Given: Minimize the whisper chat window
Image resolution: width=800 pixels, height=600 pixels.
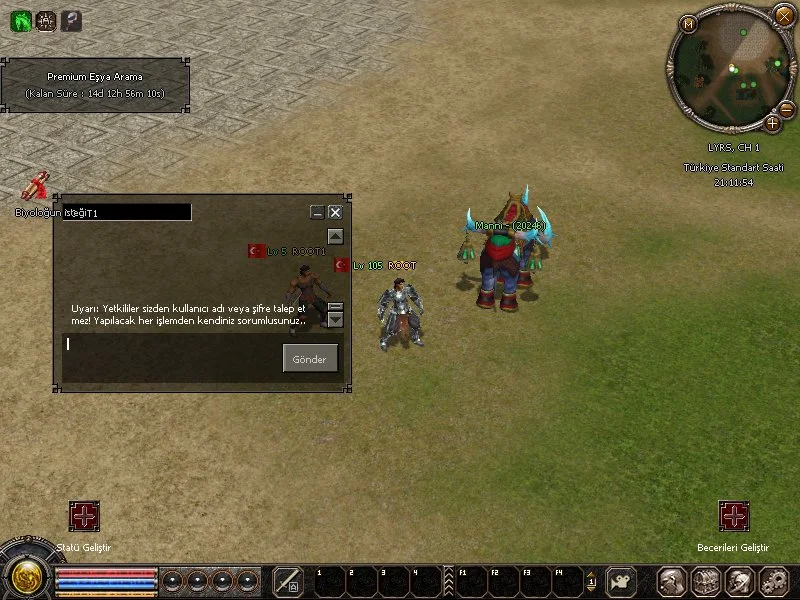Looking at the screenshot, I should click(317, 212).
